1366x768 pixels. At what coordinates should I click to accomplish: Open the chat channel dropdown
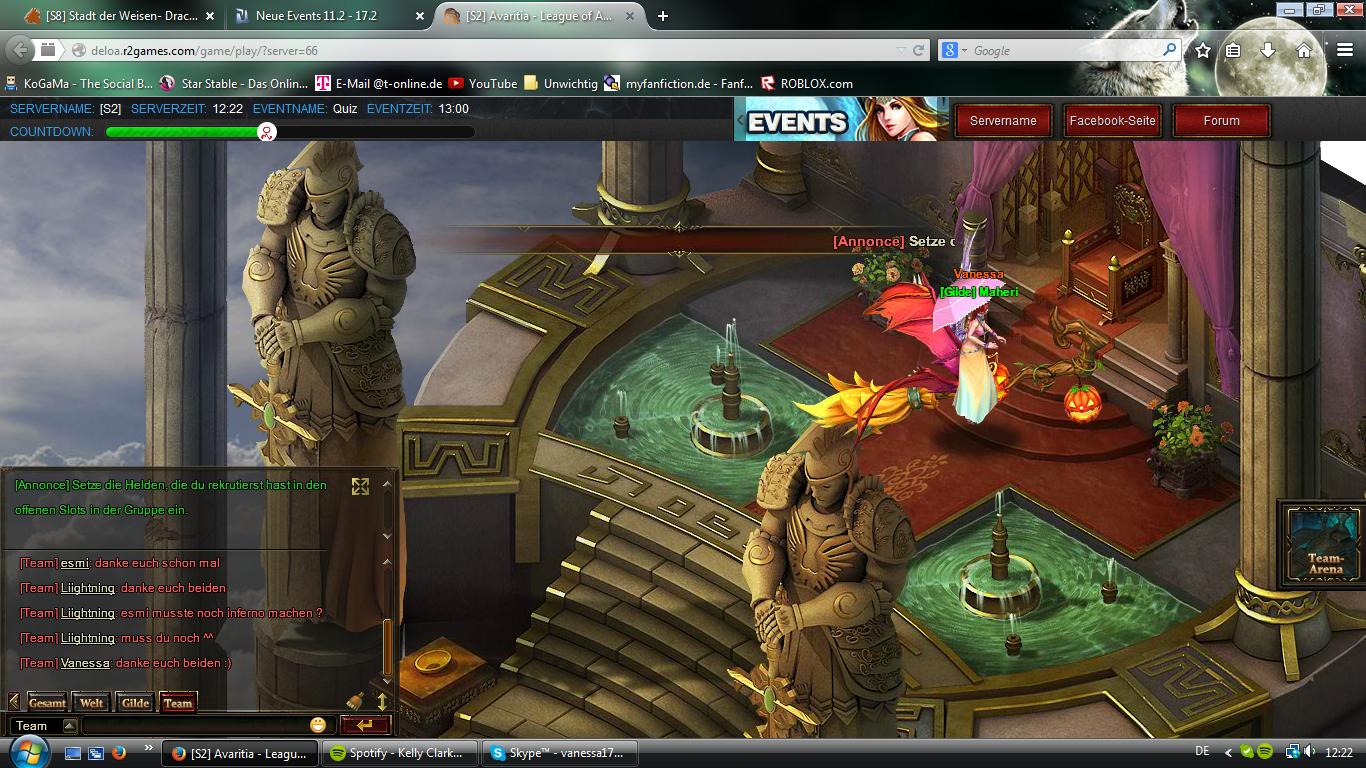(x=69, y=726)
